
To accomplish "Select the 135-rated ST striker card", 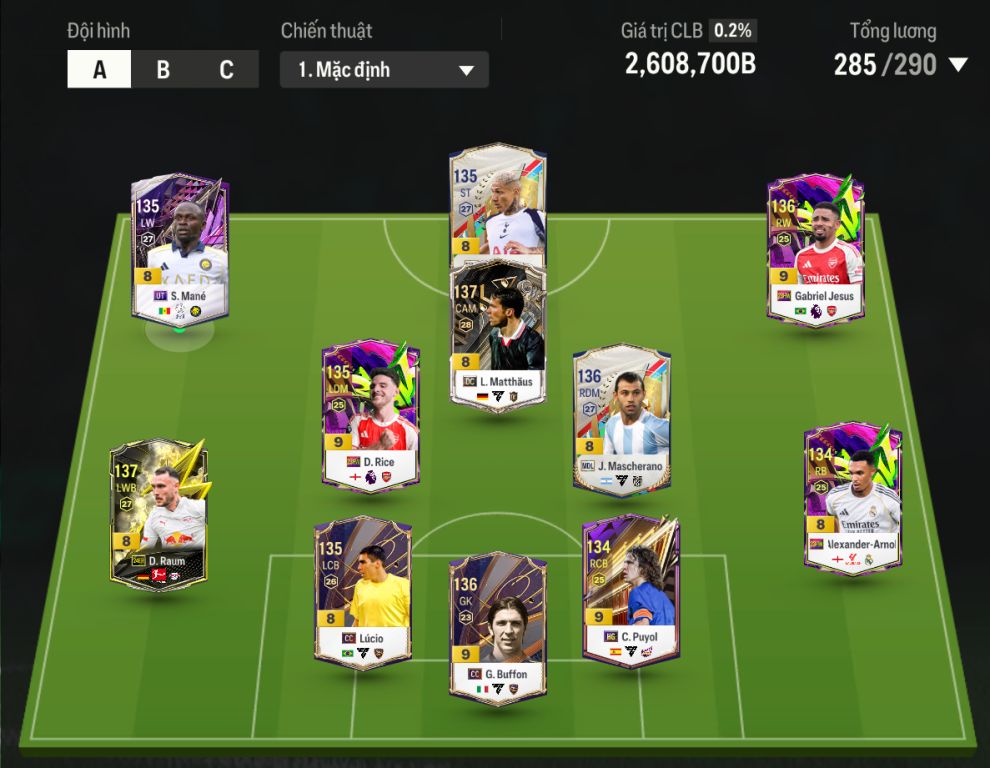I will 497,200.
